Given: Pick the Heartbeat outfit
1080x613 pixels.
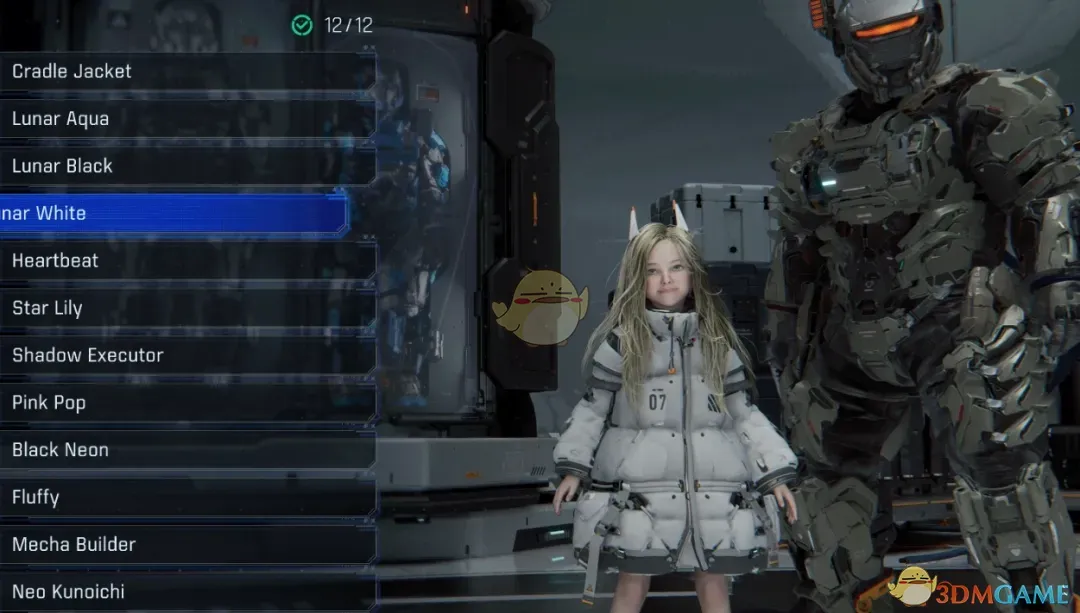Looking at the screenshot, I should pos(185,260).
